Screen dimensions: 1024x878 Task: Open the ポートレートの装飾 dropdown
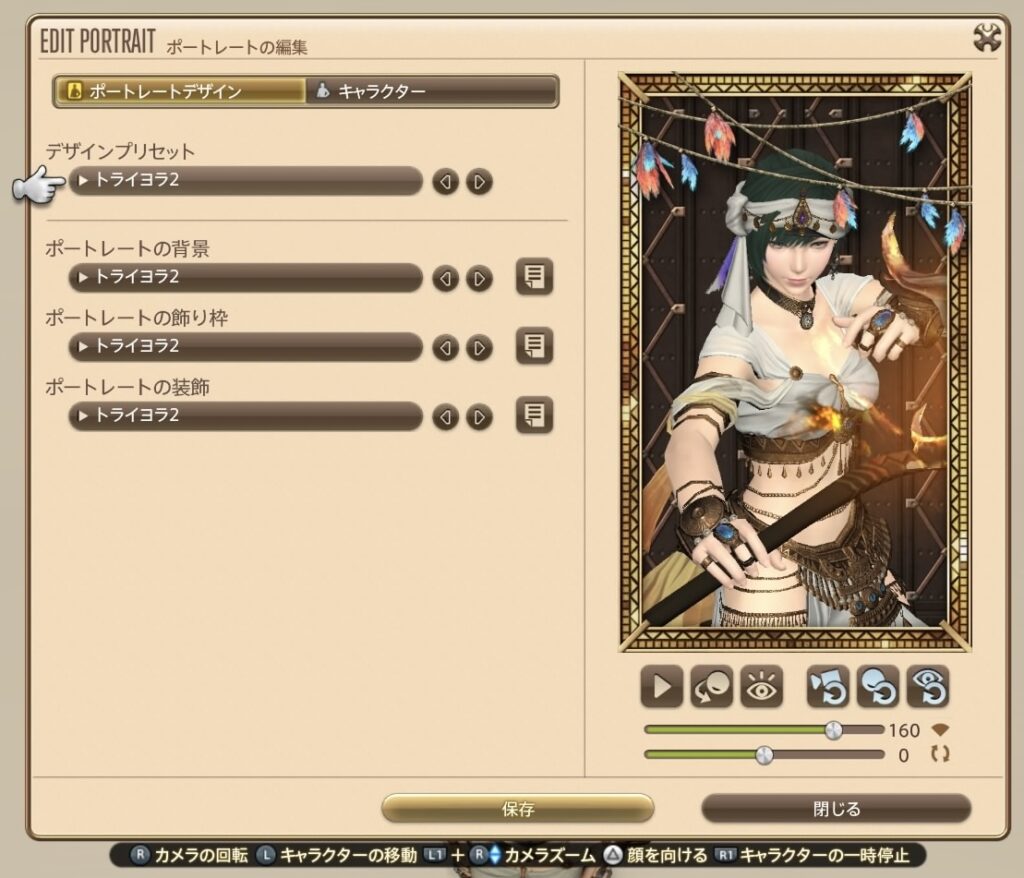pos(246,415)
